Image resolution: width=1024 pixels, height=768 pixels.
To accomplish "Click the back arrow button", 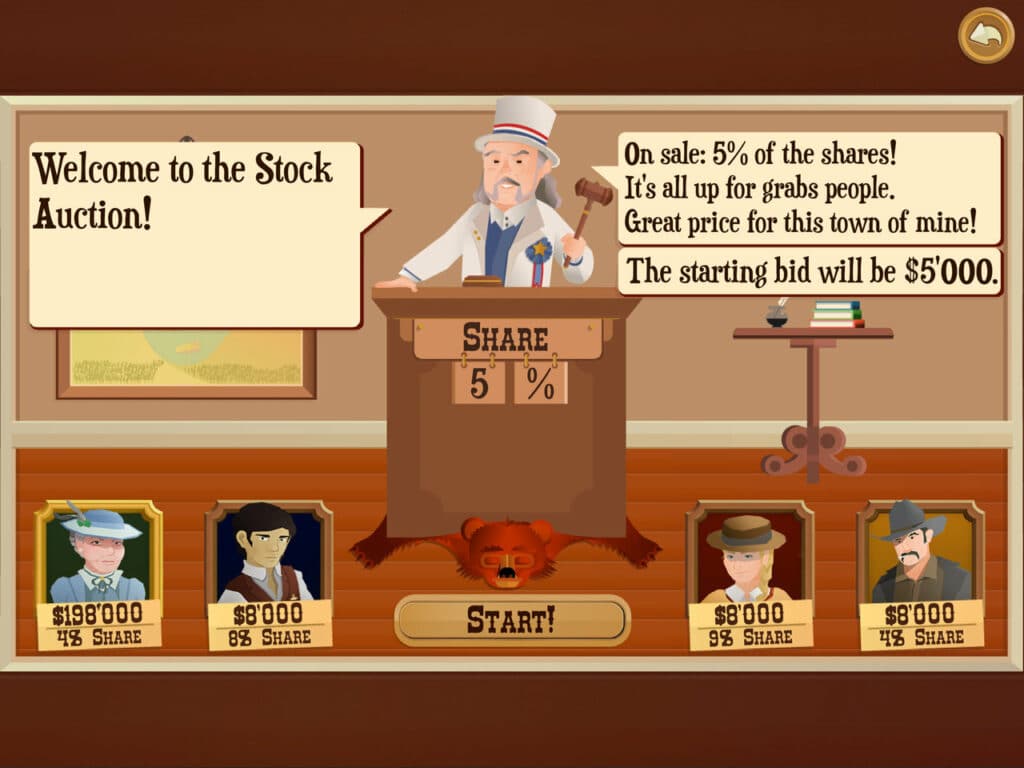I will tap(986, 36).
